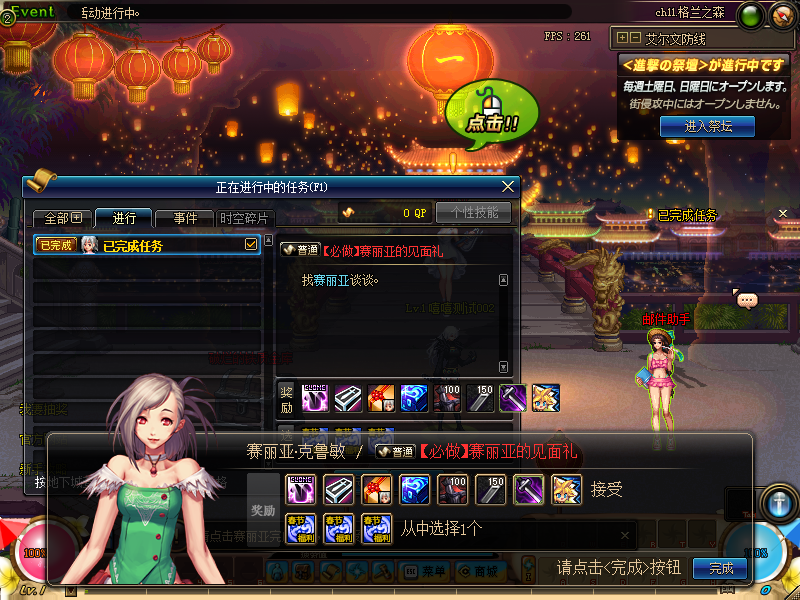
Task: Close the quest window with the X
Action: click(509, 186)
